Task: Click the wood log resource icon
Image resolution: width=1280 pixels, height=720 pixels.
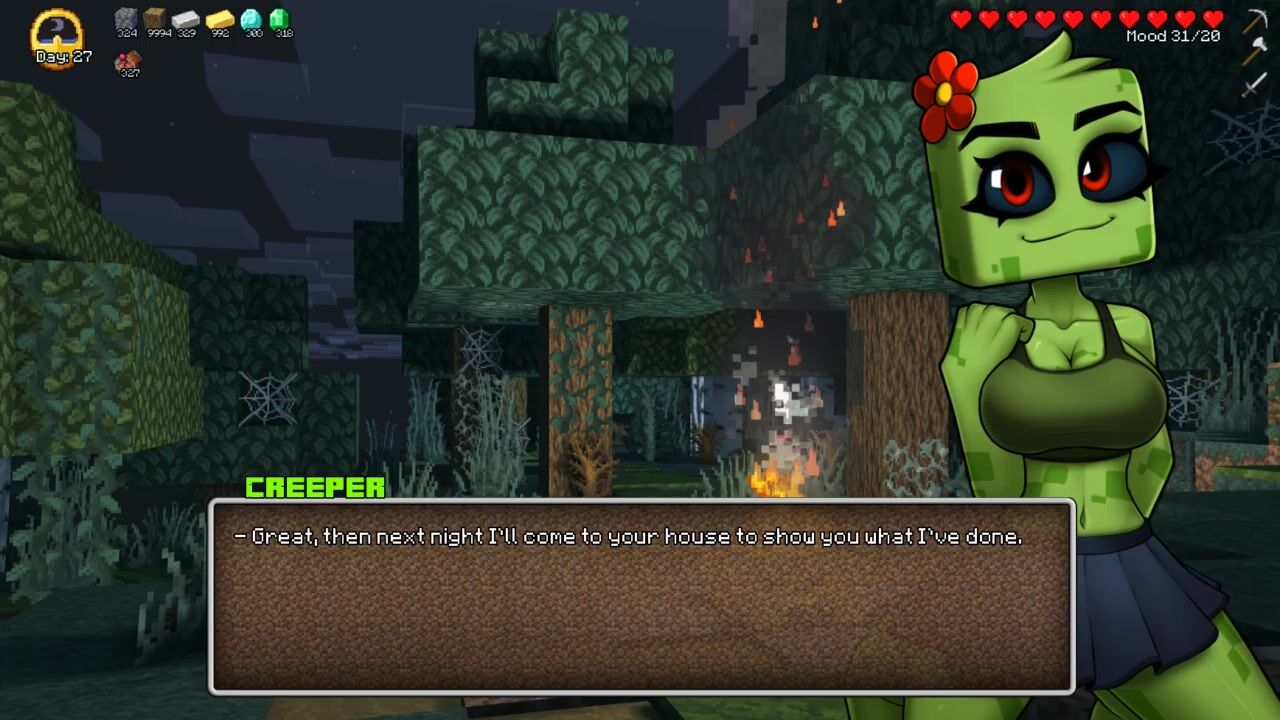Action: (155, 19)
